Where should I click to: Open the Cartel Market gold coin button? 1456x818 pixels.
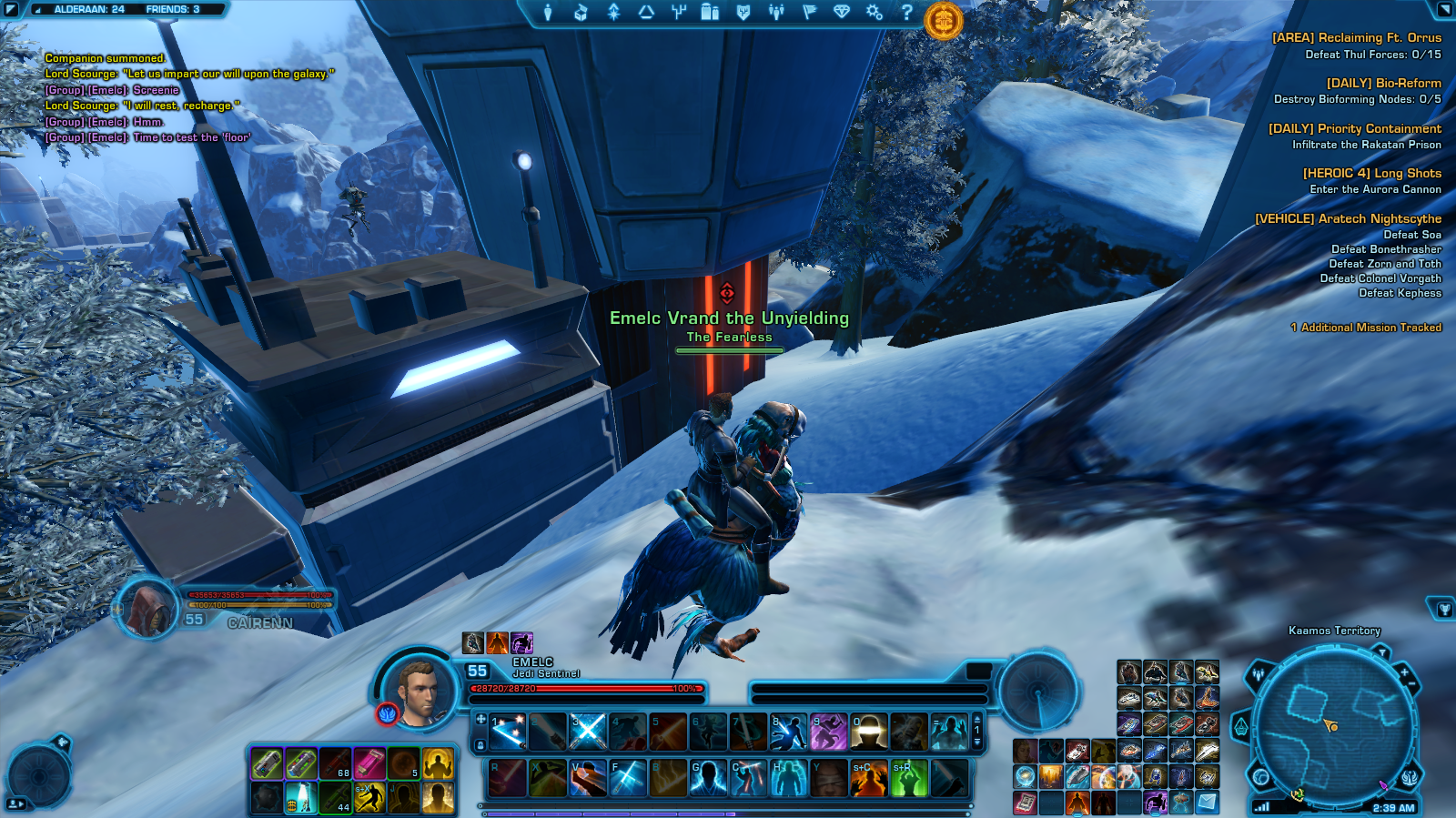pos(944,20)
